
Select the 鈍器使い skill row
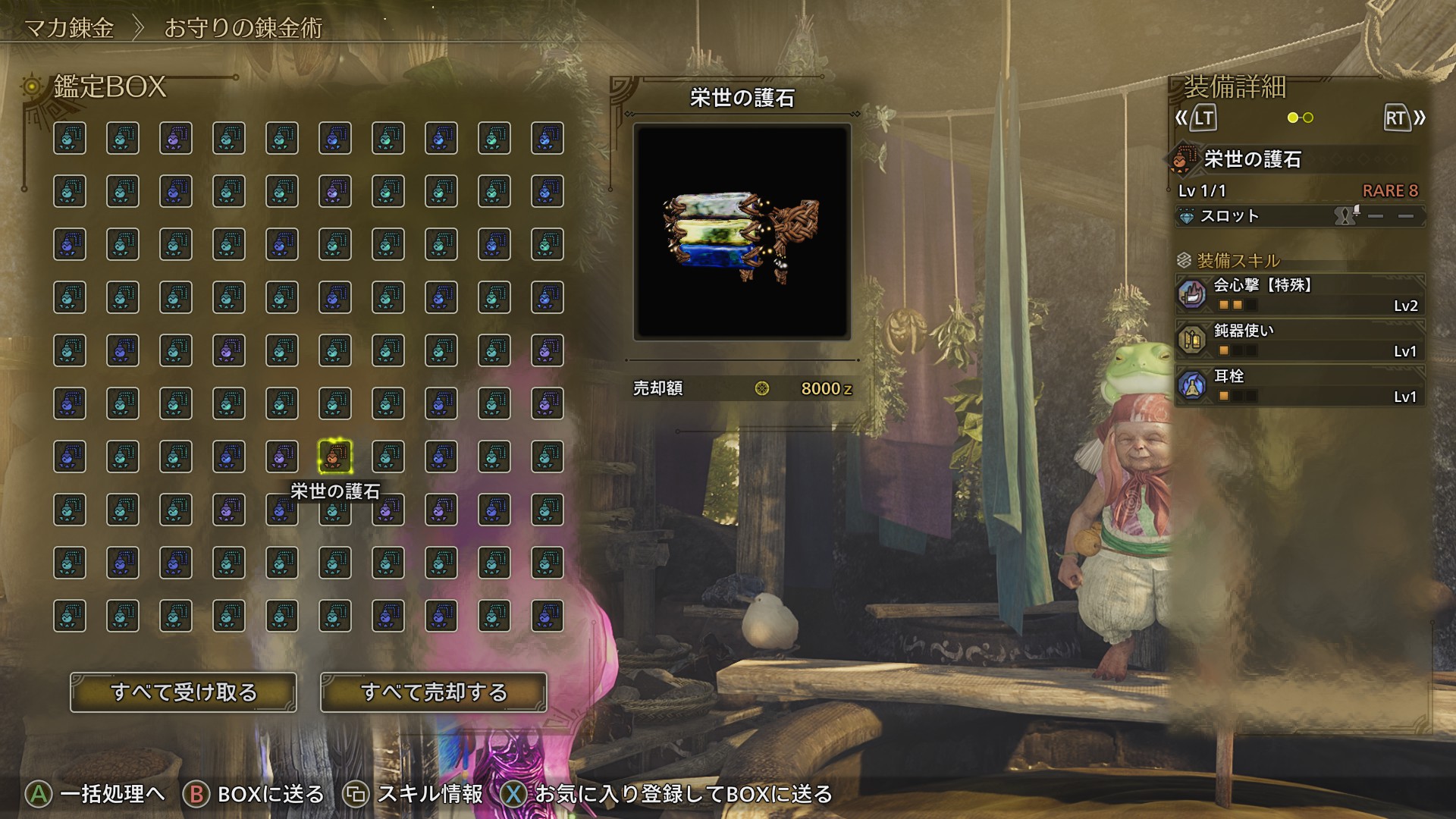click(1300, 340)
